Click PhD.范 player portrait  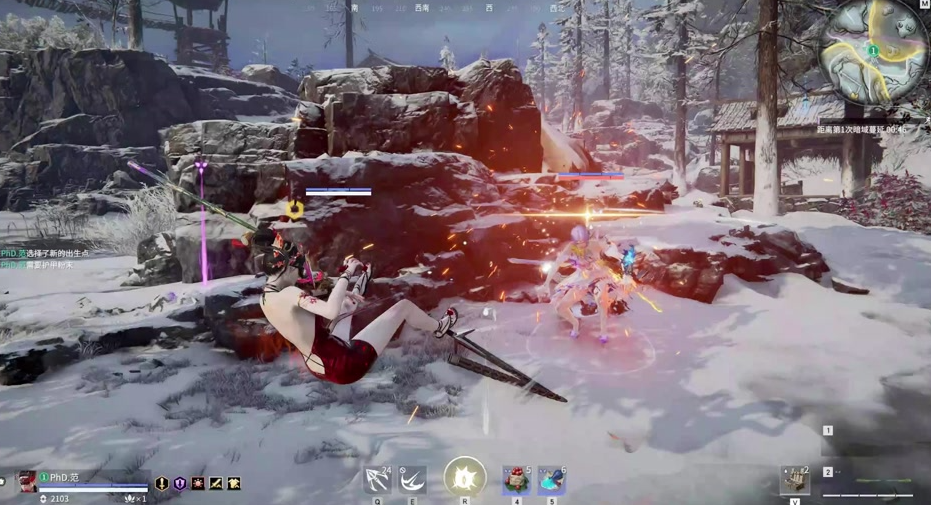27,481
